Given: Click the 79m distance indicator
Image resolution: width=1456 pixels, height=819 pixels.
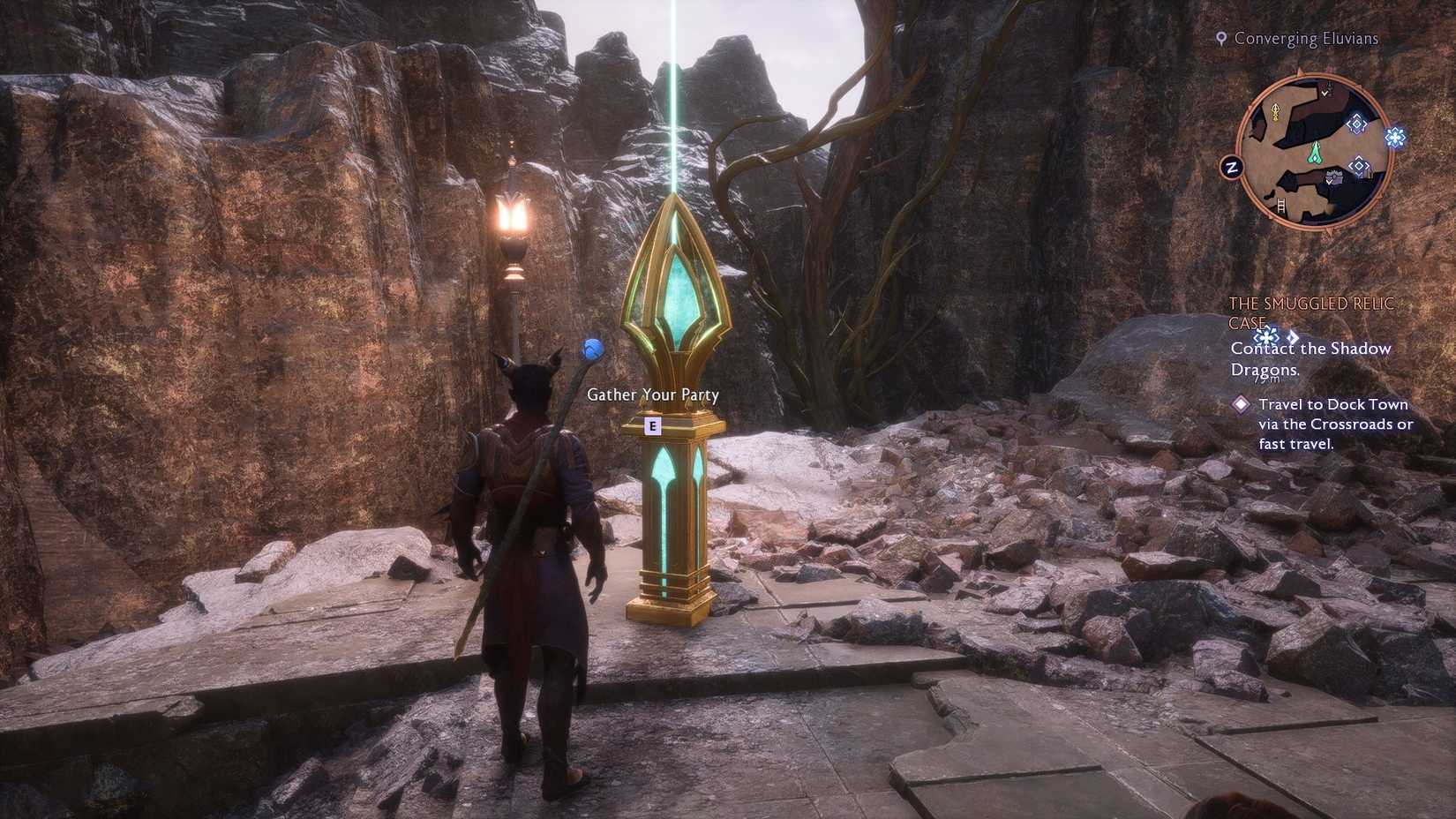Looking at the screenshot, I should coord(1267,379).
